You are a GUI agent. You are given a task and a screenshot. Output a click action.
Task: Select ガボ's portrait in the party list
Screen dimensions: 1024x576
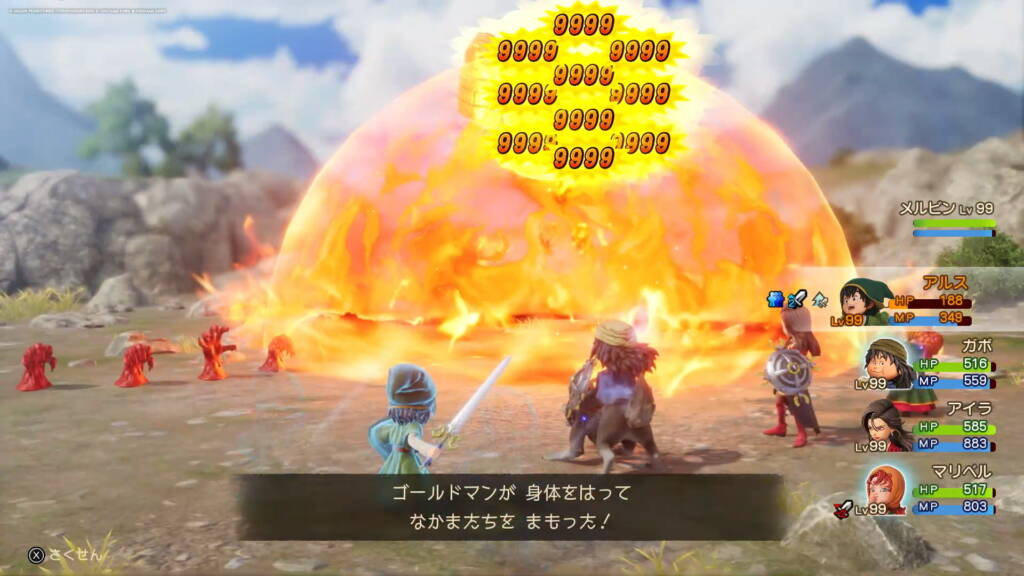pyautogui.click(x=886, y=363)
